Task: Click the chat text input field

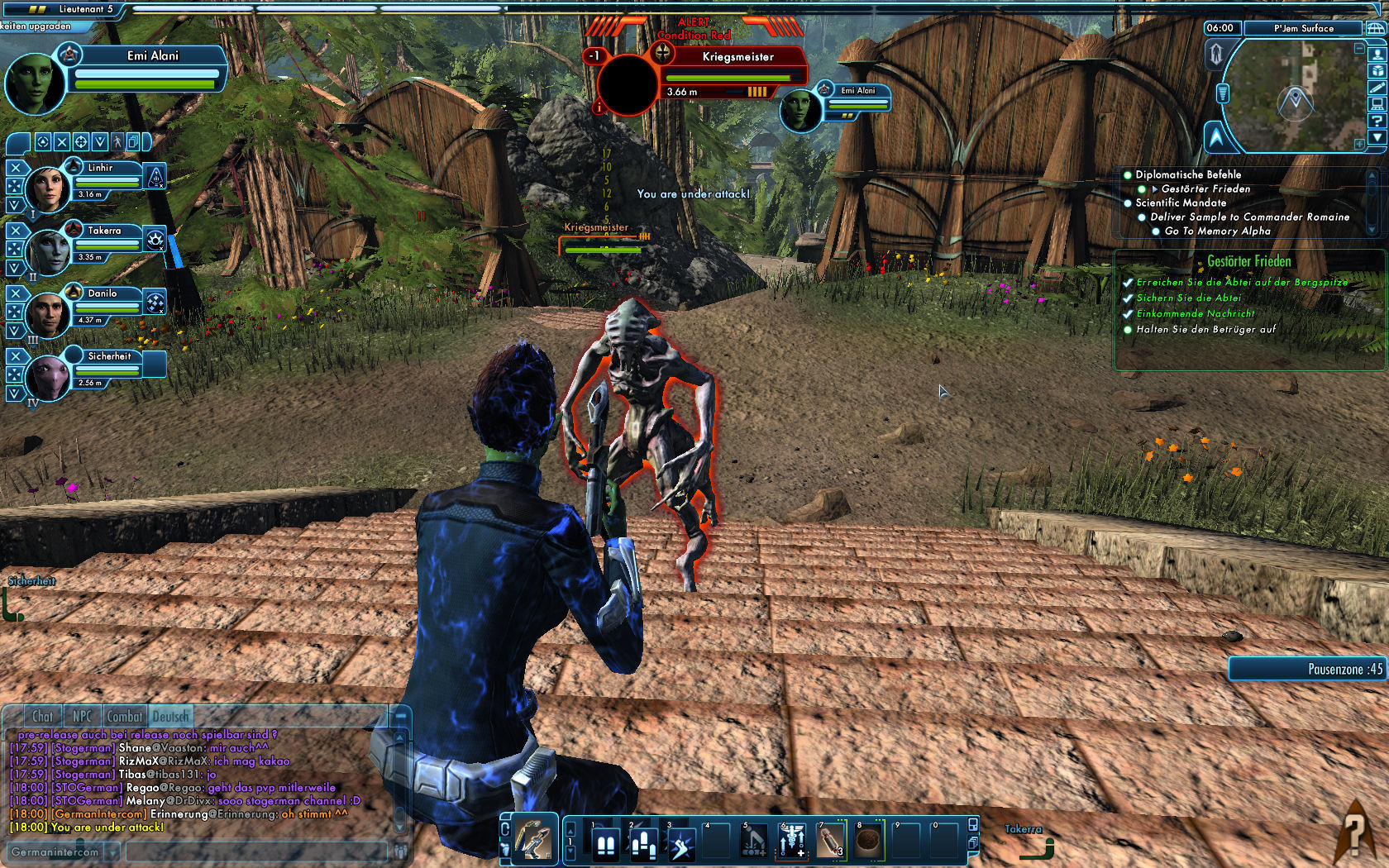Action: coord(256,851)
